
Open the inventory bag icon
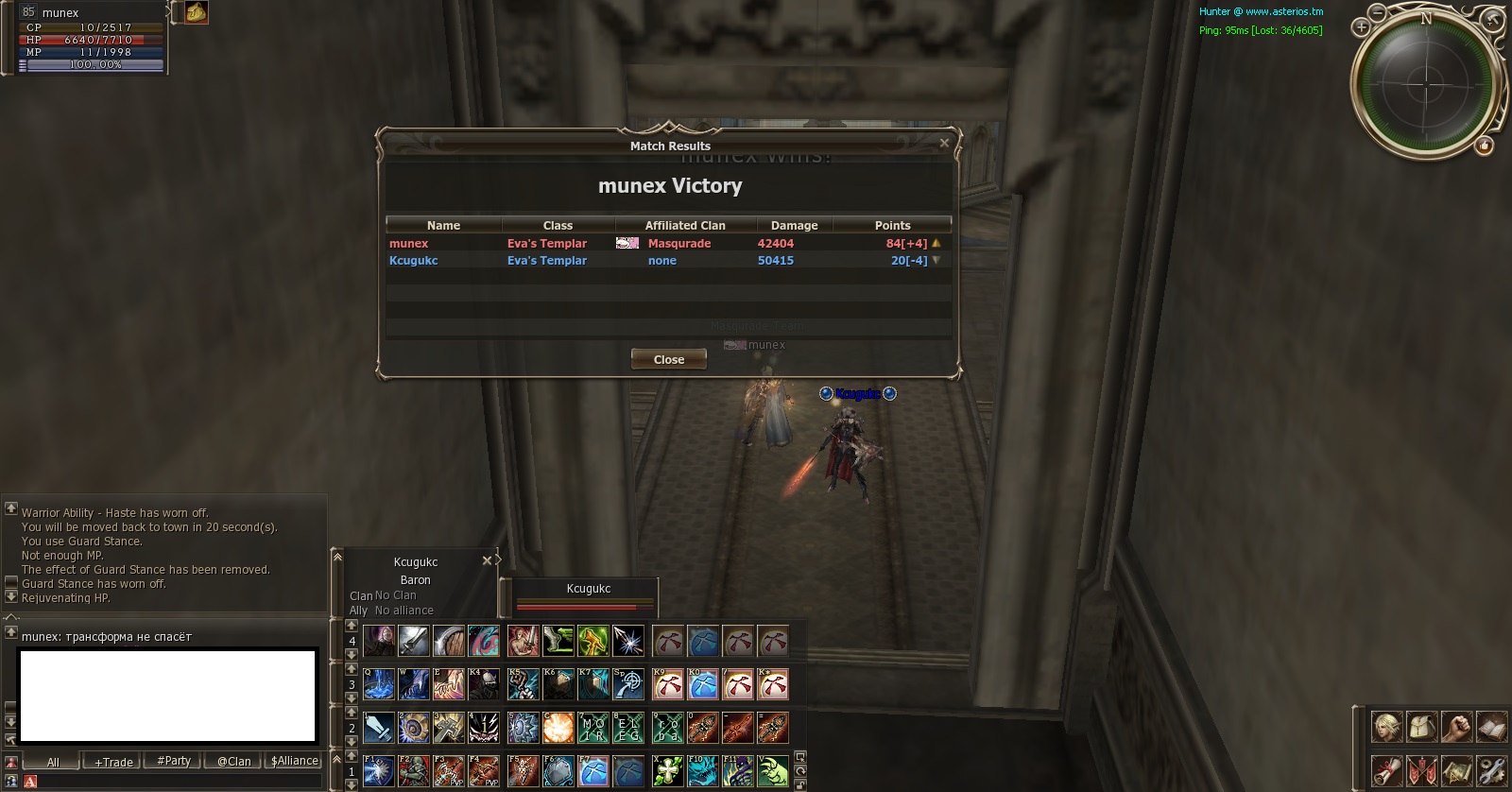1421,727
